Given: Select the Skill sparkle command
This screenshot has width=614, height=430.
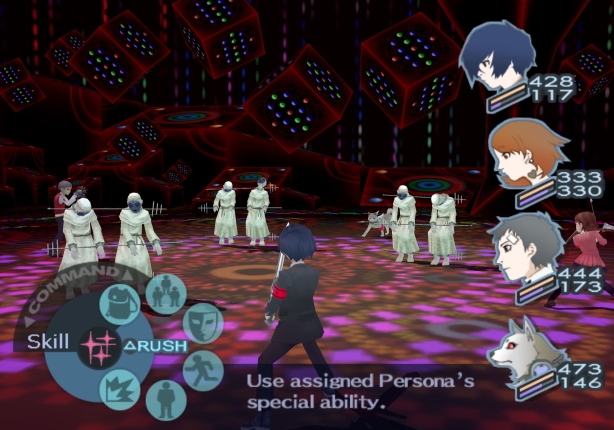Looking at the screenshot, I should [x=99, y=345].
